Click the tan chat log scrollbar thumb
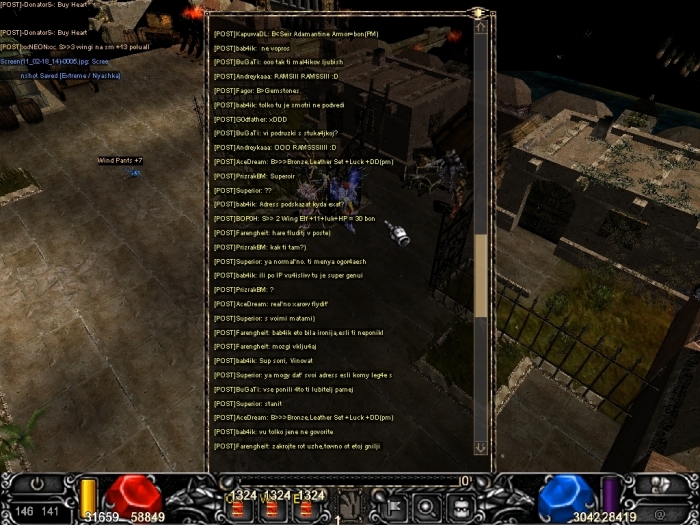The height and width of the screenshot is (525, 700). (481, 273)
